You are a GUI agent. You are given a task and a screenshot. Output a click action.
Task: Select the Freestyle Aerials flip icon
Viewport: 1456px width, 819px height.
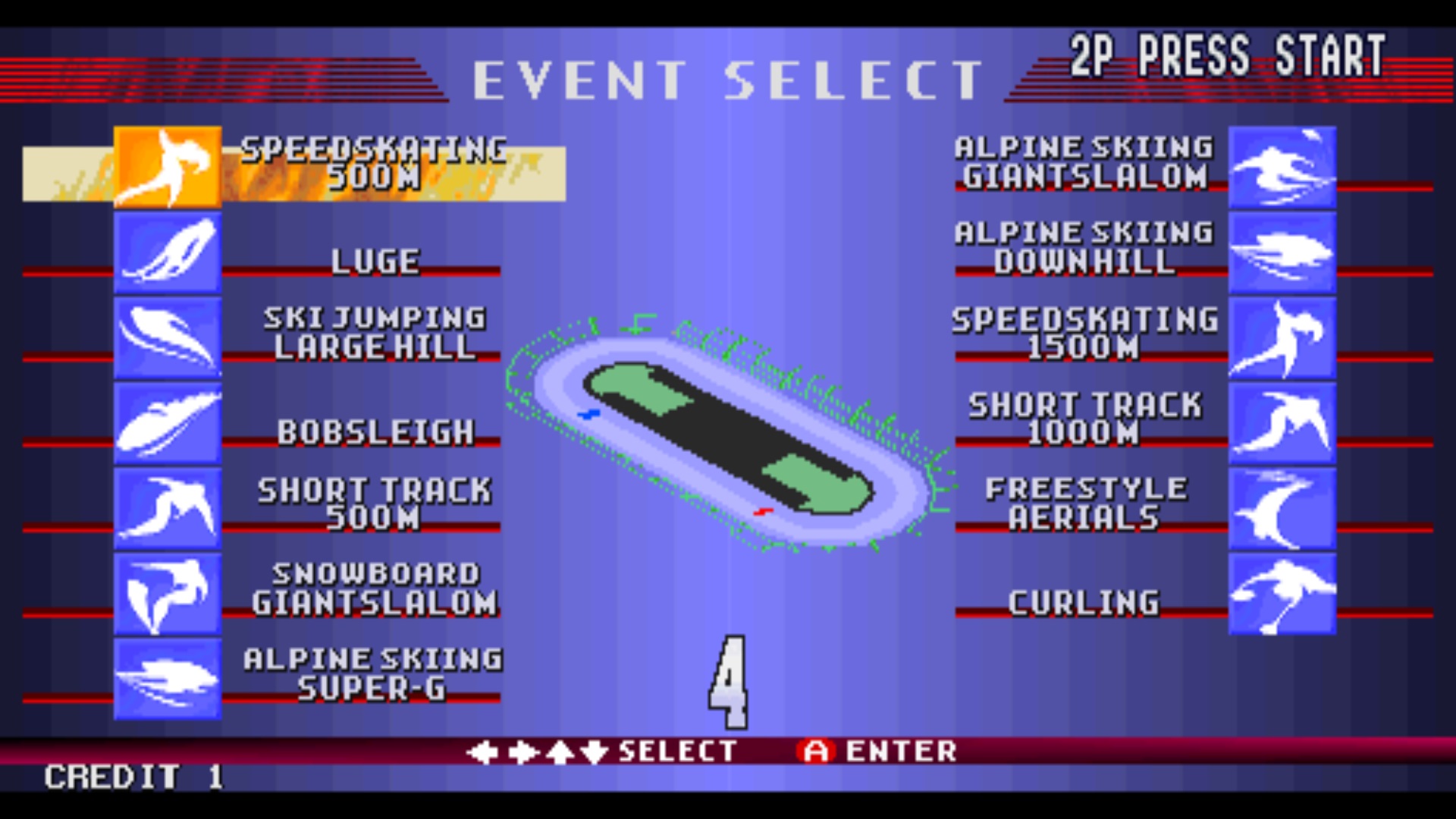click(x=1283, y=510)
